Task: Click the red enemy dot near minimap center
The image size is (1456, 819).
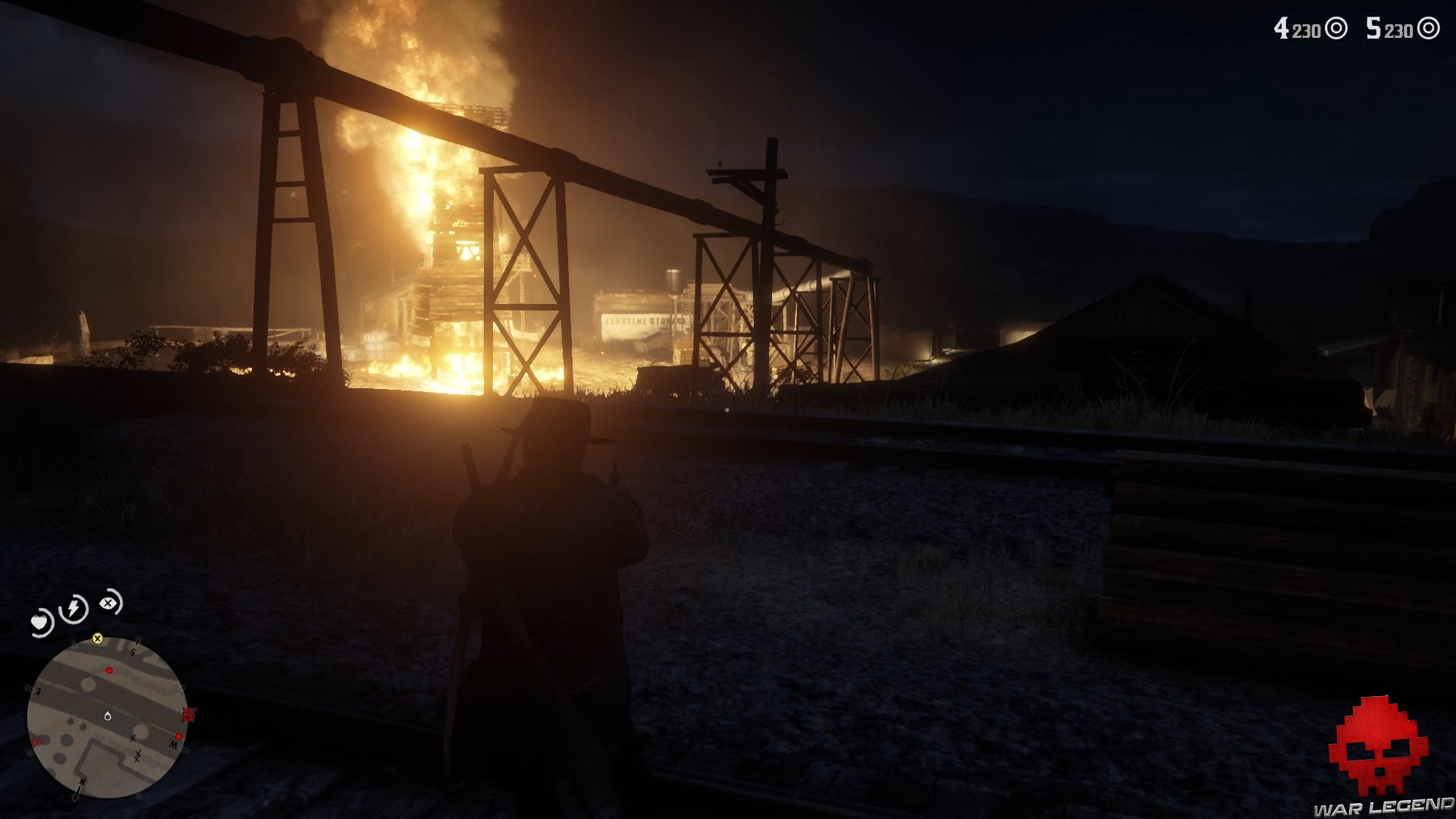Action: coord(109,670)
